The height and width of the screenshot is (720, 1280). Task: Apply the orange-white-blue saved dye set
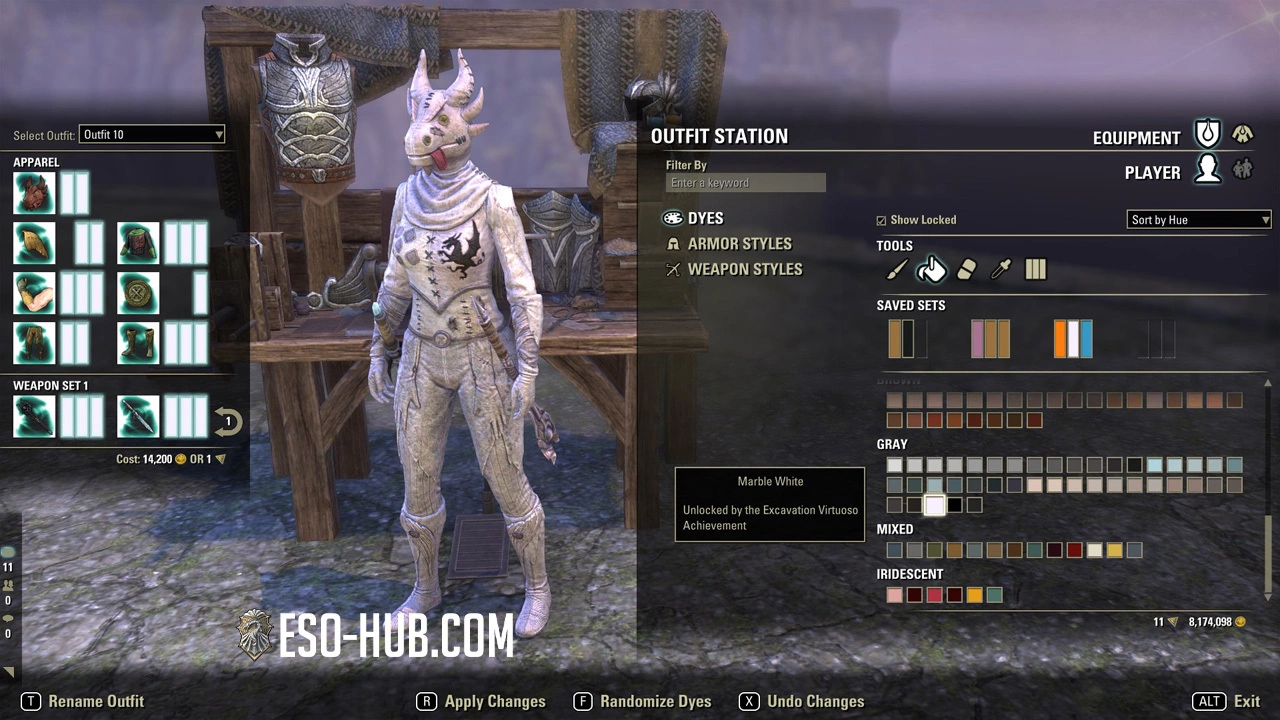[x=1073, y=339]
